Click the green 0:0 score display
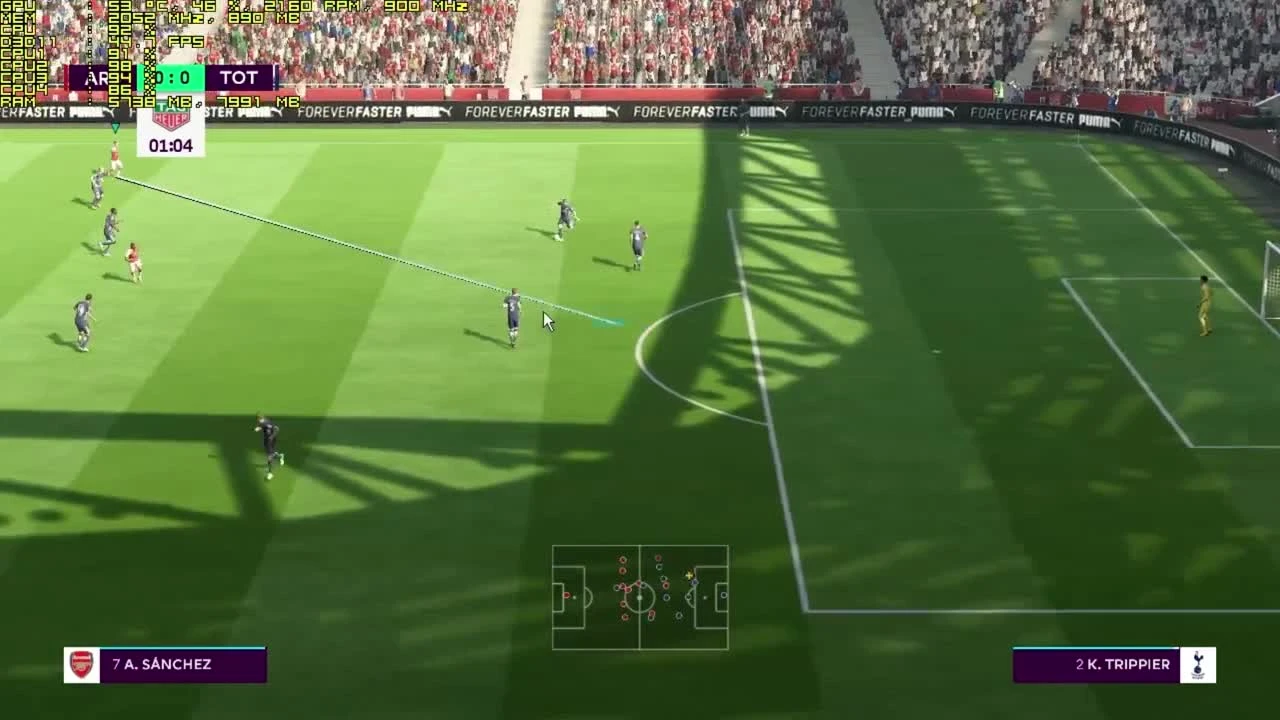The height and width of the screenshot is (720, 1280). [x=170, y=77]
